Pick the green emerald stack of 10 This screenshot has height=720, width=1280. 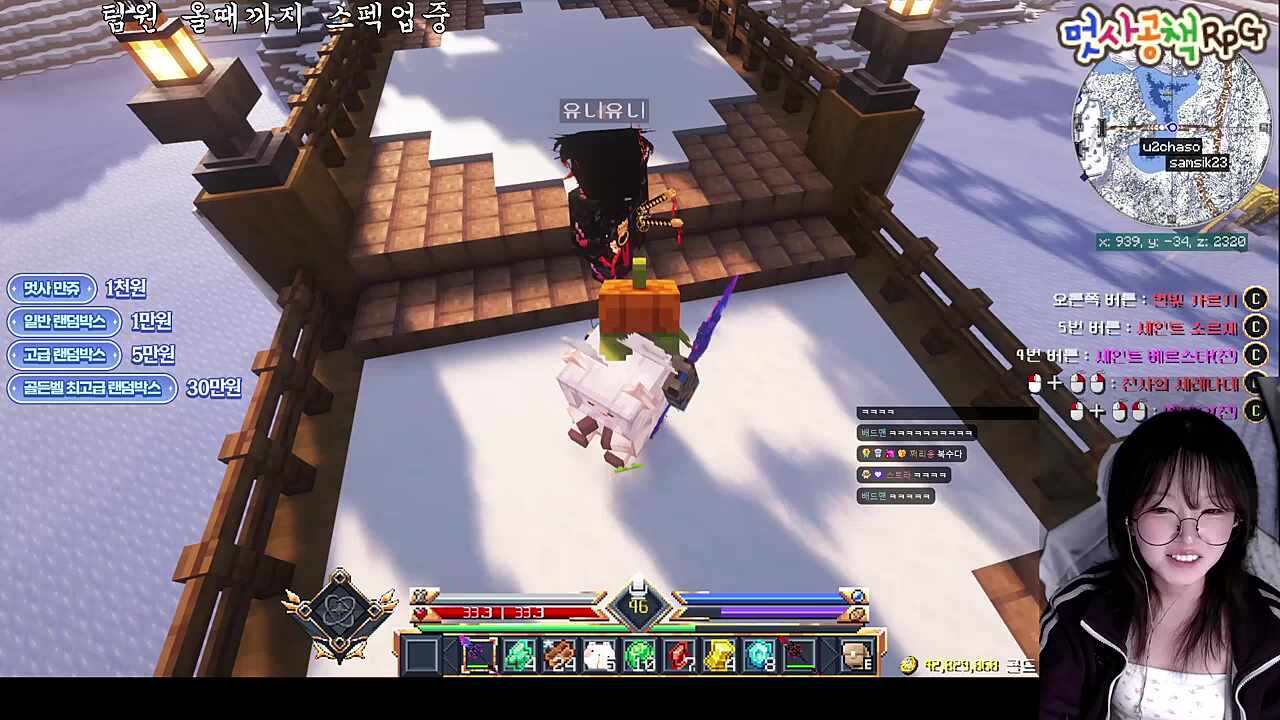pyautogui.click(x=639, y=655)
